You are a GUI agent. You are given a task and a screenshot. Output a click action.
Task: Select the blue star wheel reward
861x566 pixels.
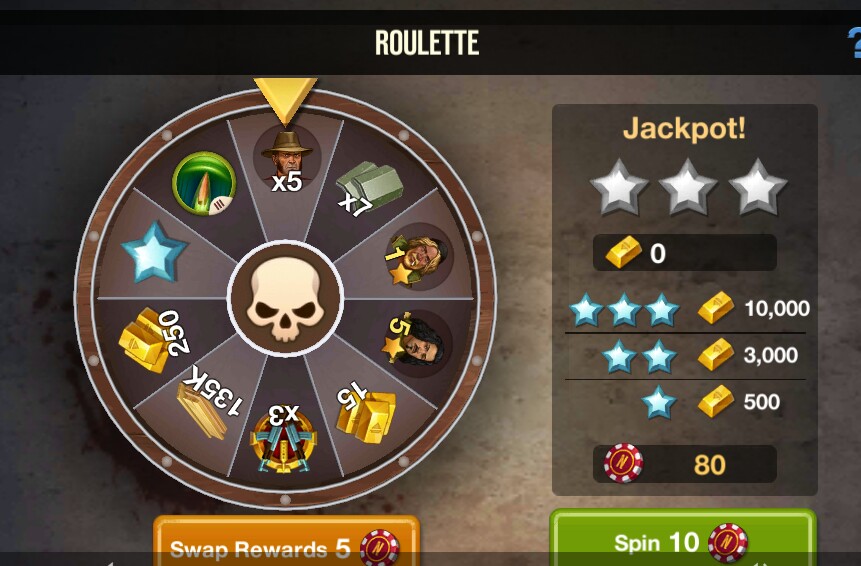click(x=155, y=254)
